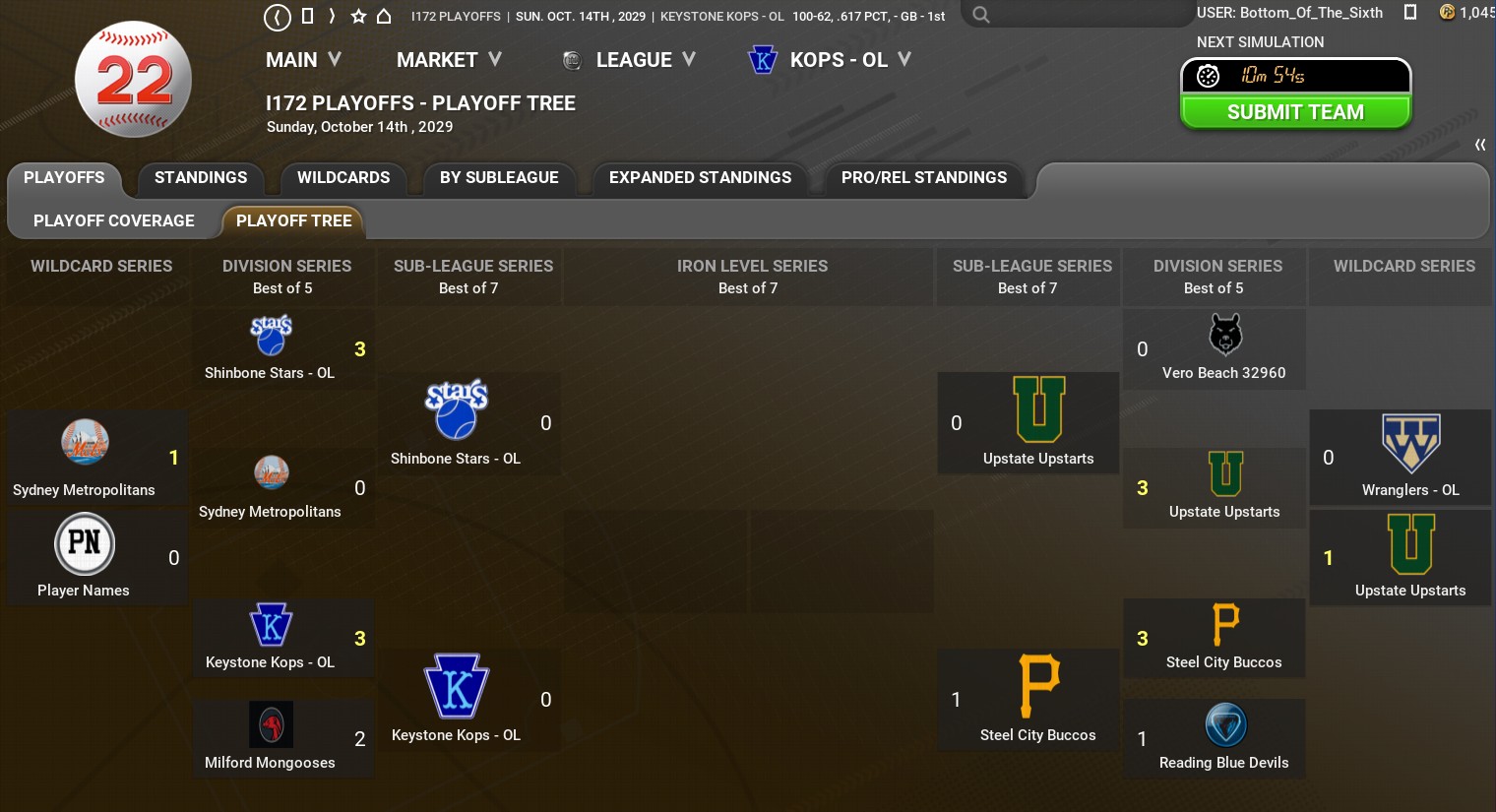Select the PLAYOFF TREE sub-tab

(x=293, y=221)
